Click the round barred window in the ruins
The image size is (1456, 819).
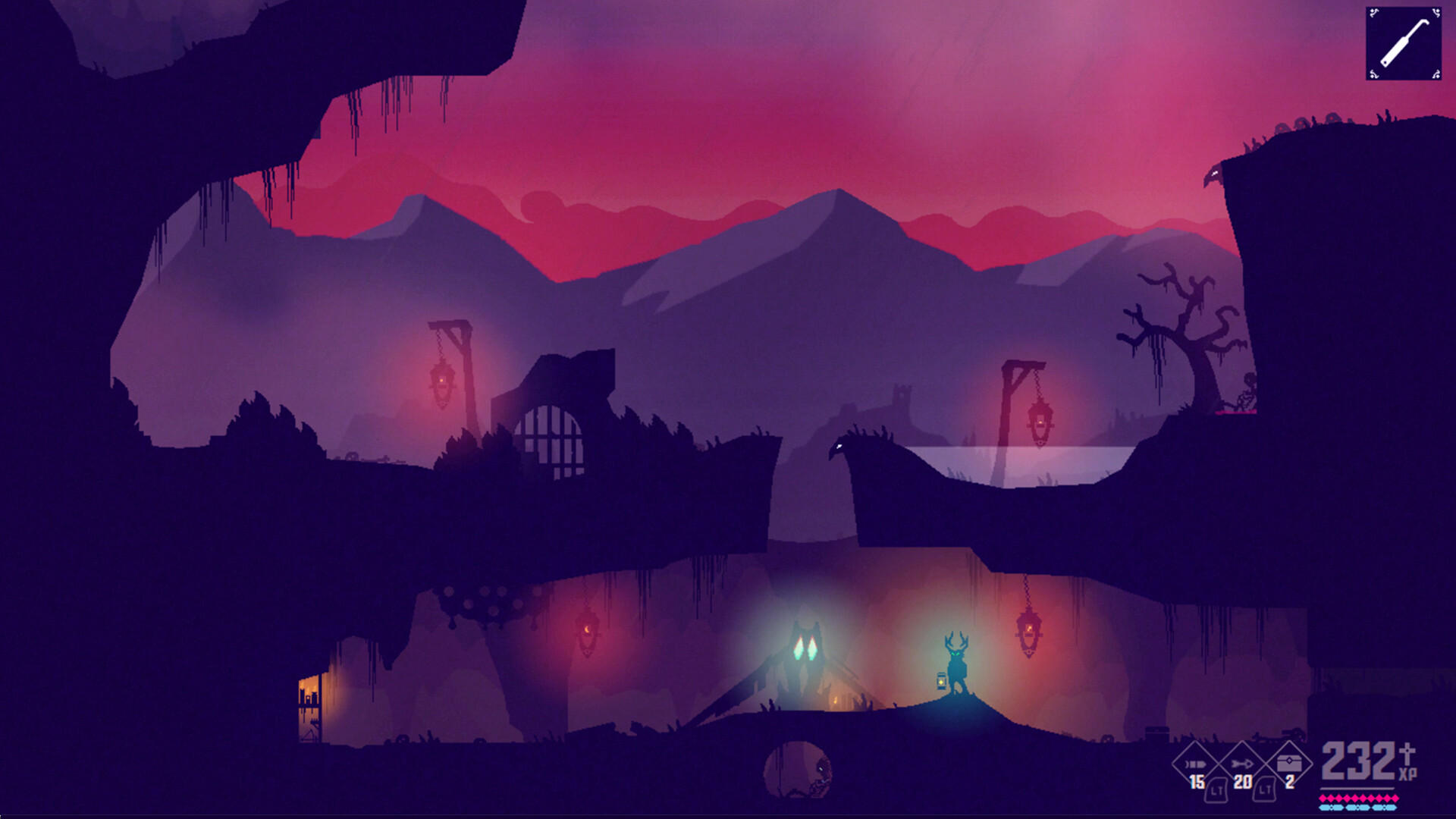point(551,435)
